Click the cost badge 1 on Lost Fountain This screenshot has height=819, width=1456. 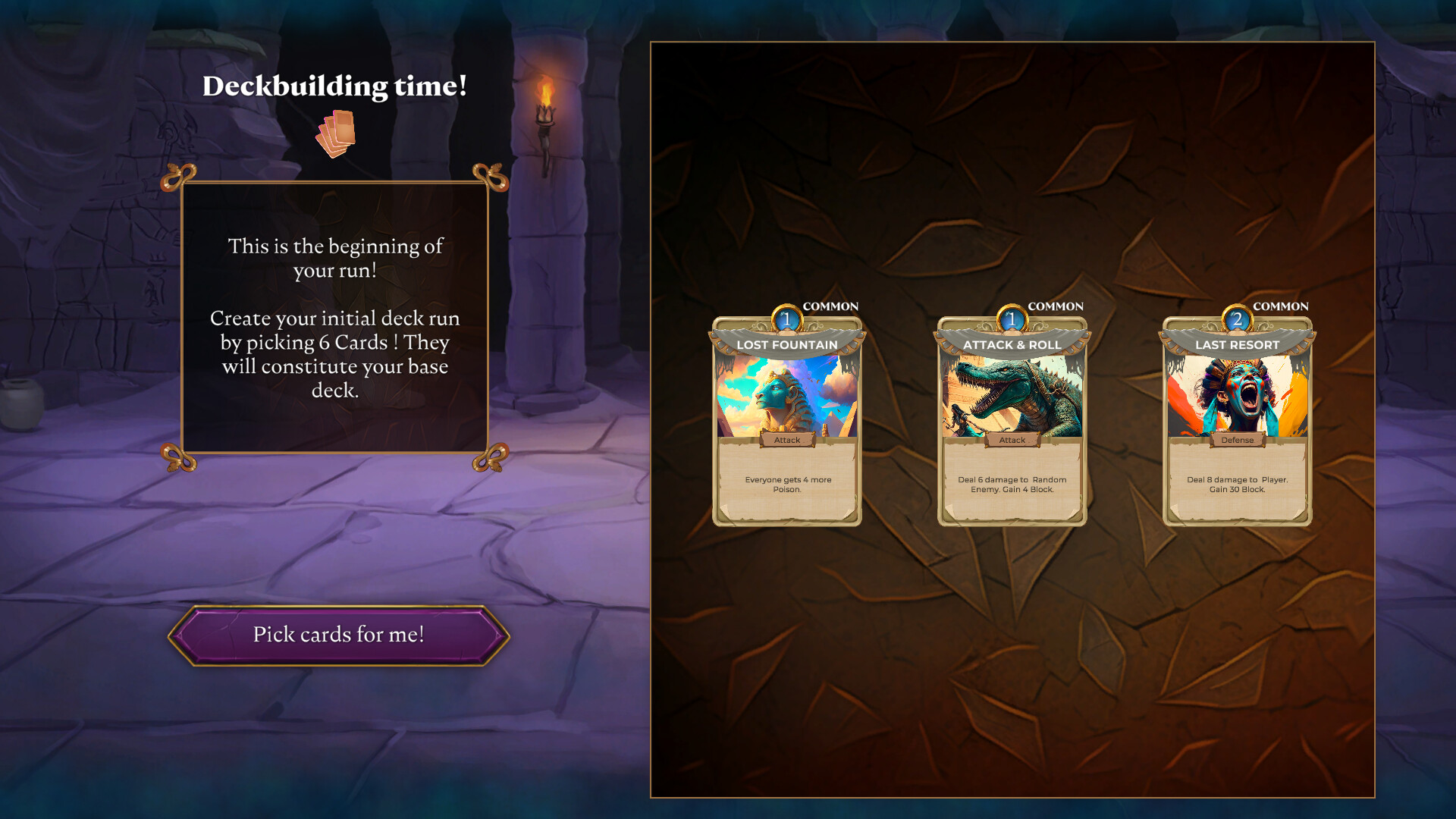(786, 320)
